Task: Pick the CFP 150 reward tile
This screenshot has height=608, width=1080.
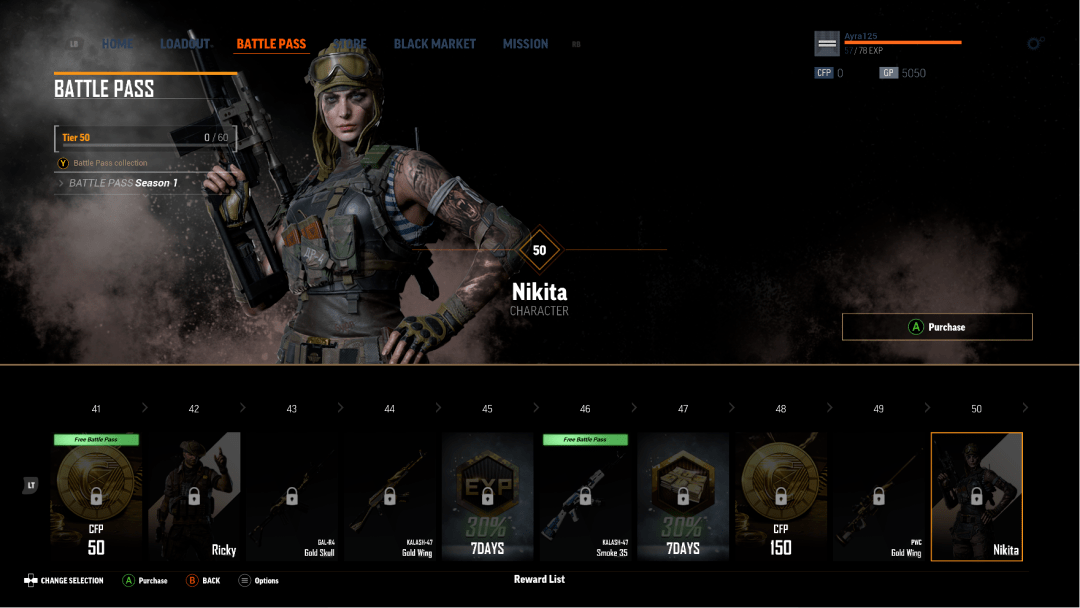Action: [x=780, y=496]
